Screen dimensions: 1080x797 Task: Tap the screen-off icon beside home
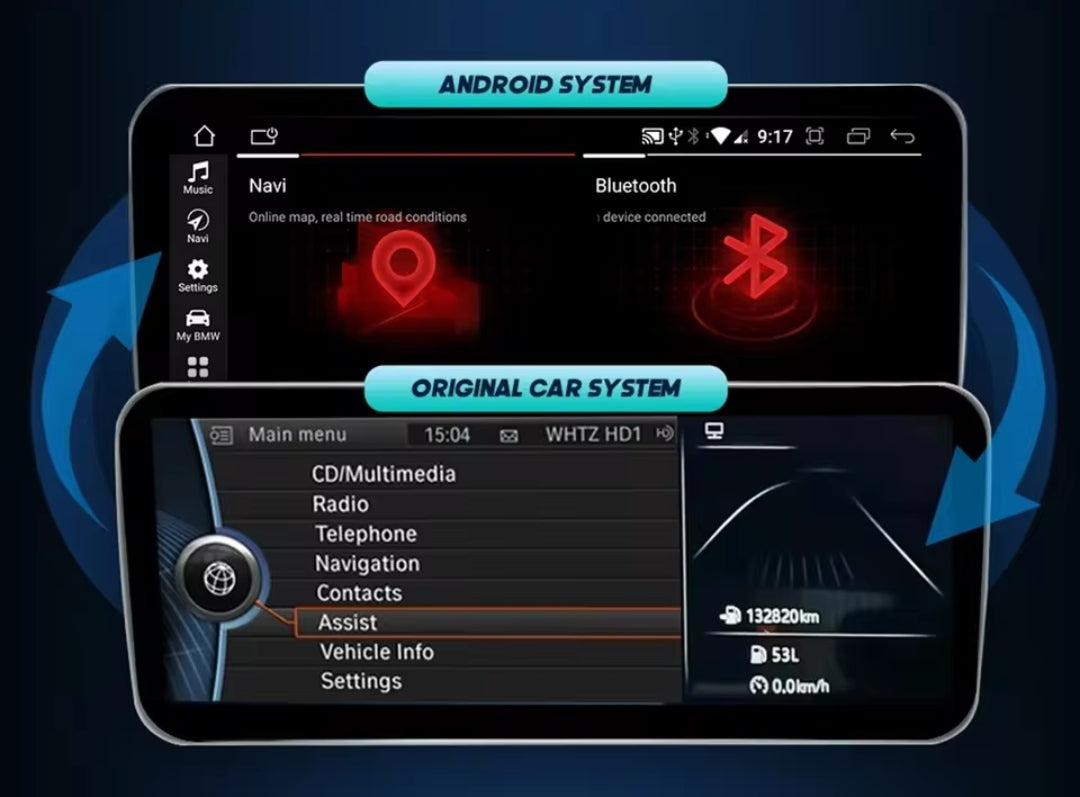(264, 136)
